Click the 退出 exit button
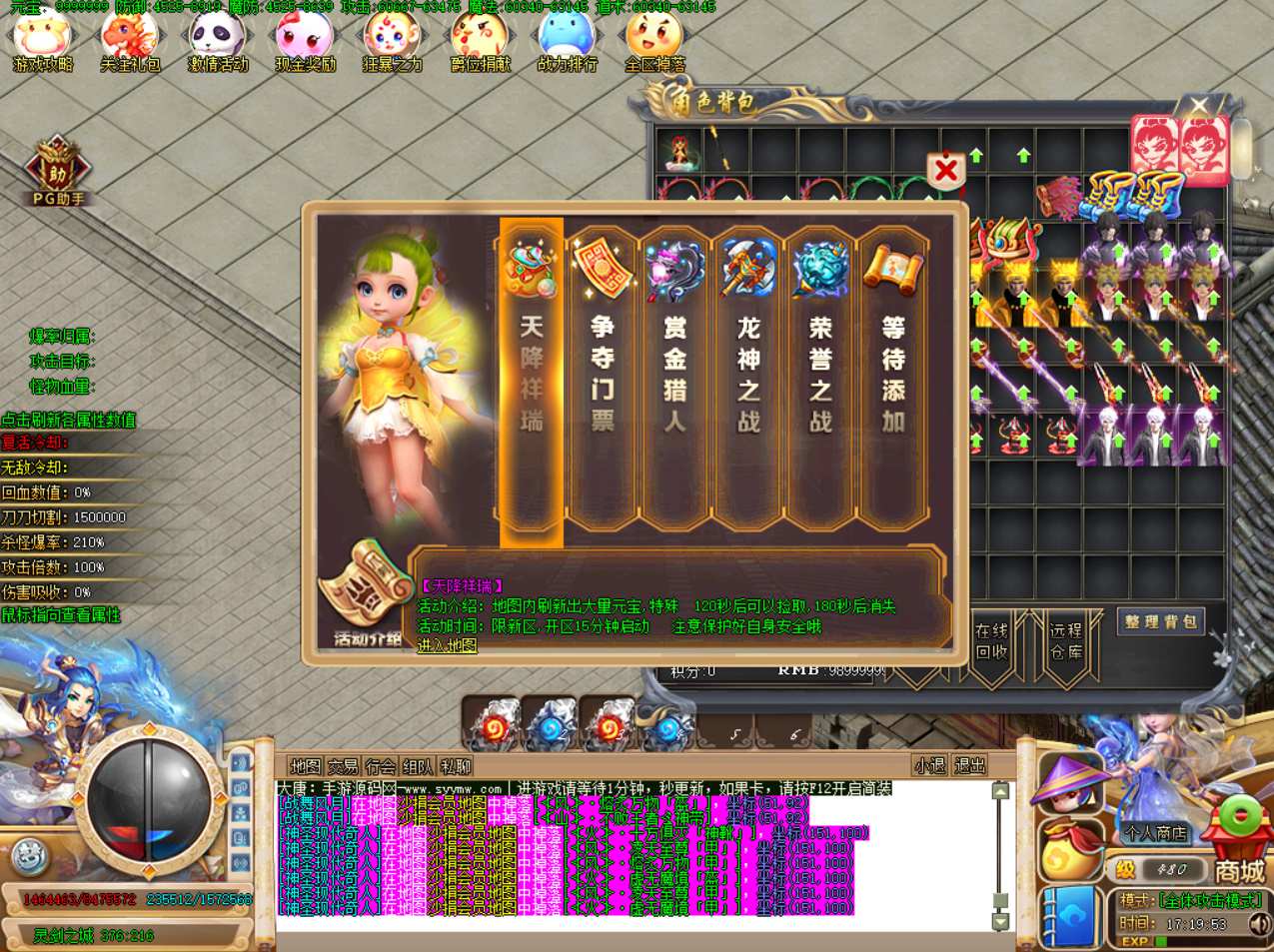Viewport: 1274px width, 952px height. pos(969,766)
